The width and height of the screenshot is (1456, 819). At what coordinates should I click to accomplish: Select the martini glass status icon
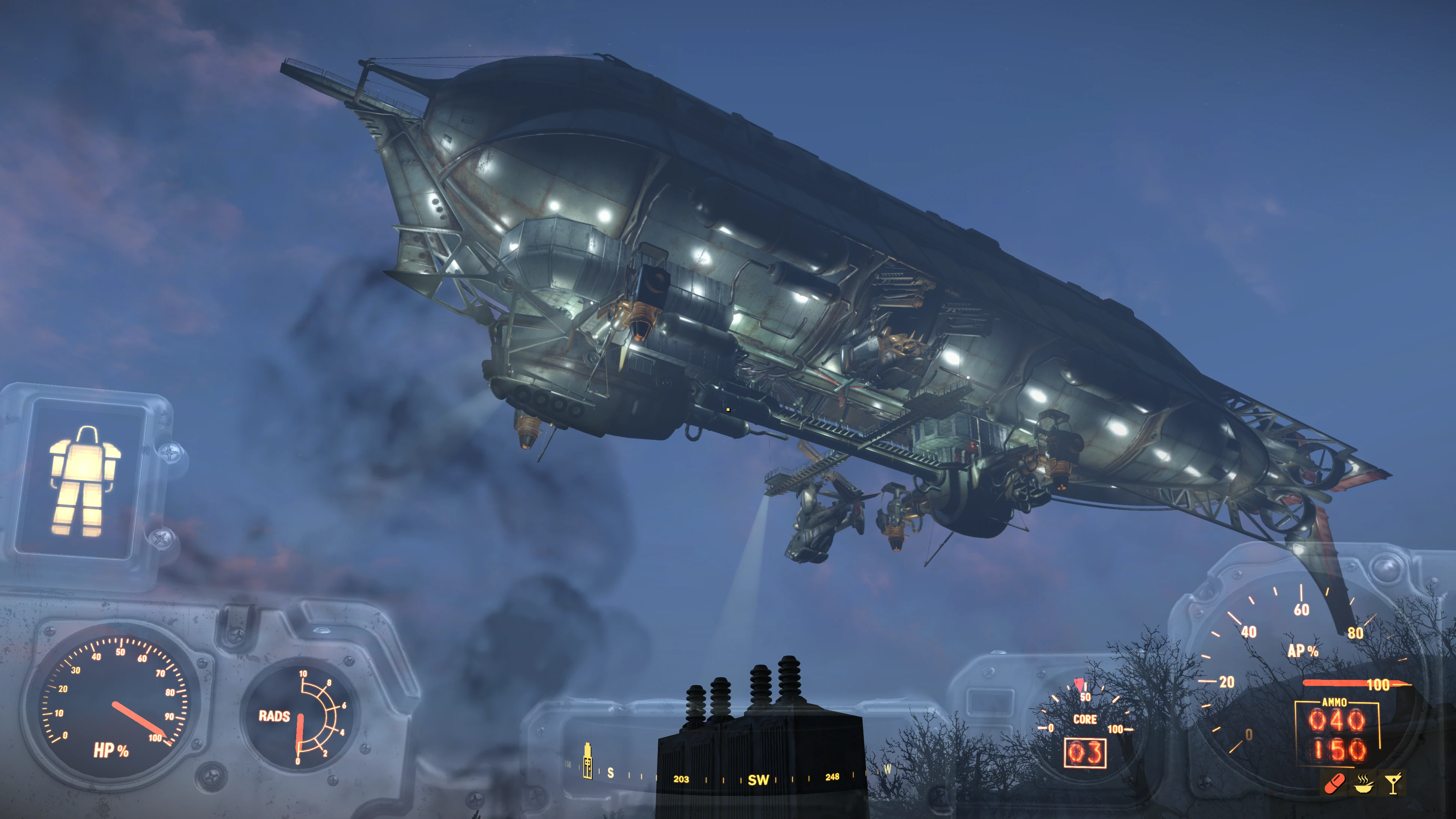click(1393, 783)
